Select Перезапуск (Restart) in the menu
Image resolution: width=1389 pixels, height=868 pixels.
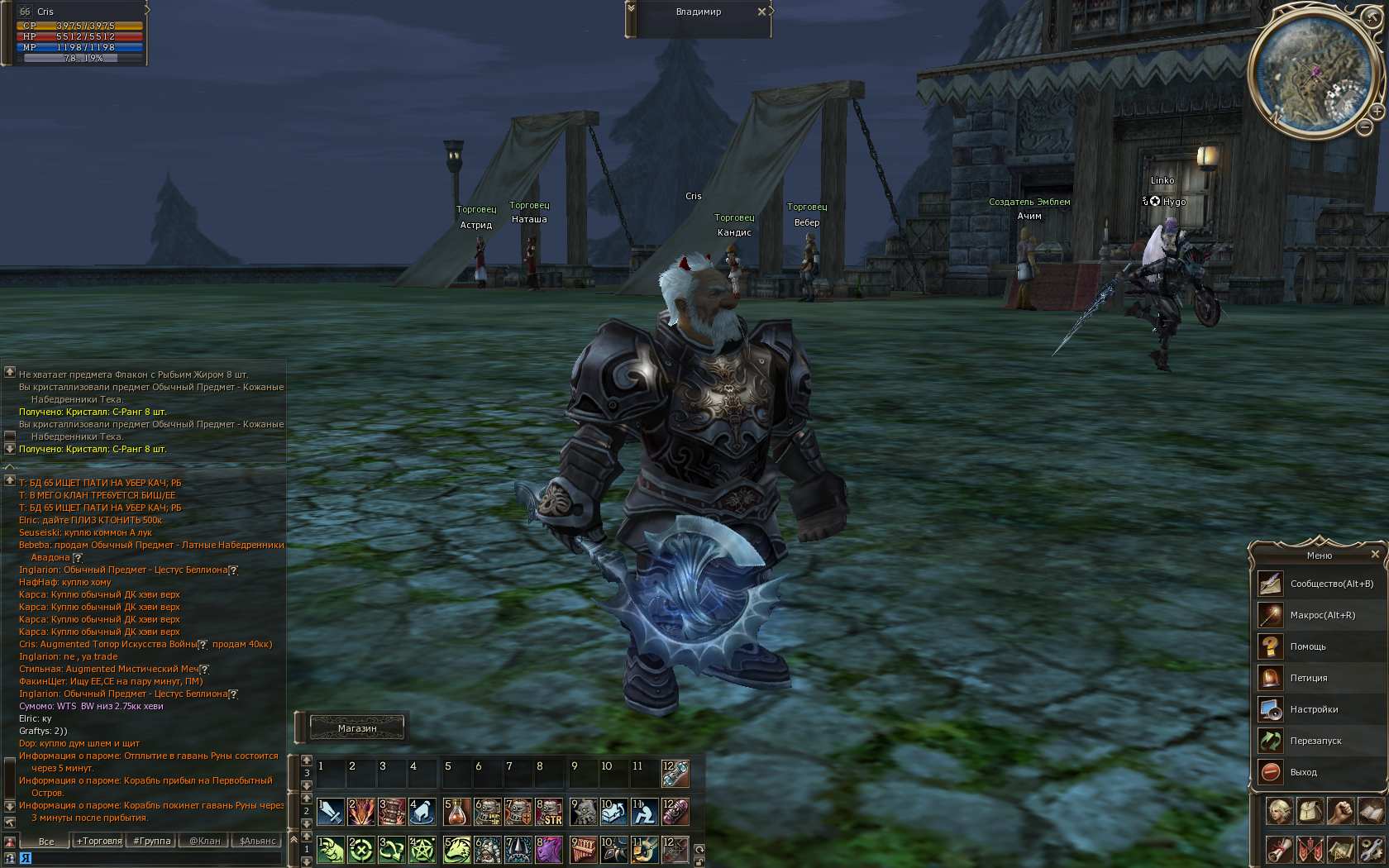(x=1315, y=741)
